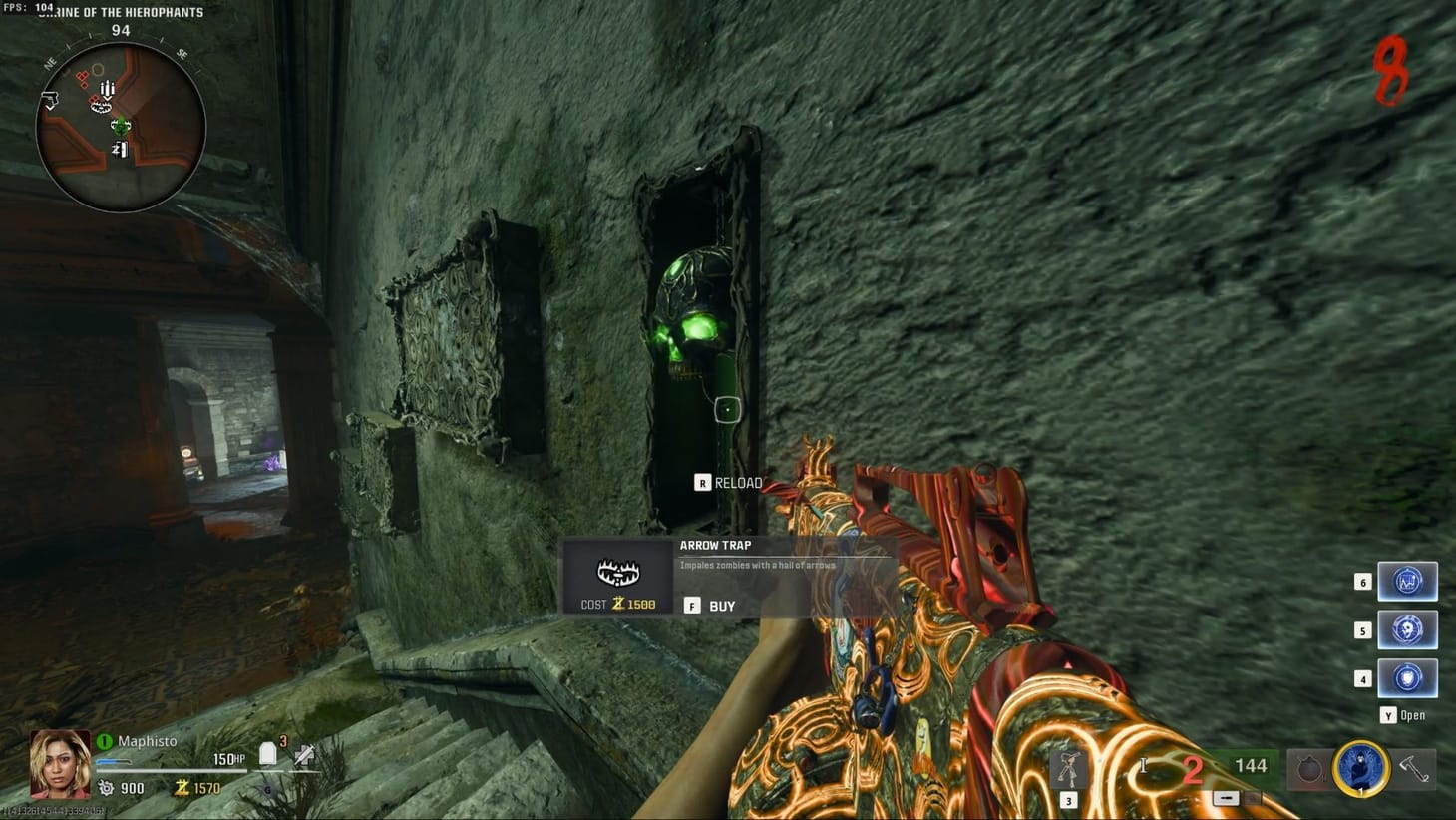The height and width of the screenshot is (820, 1456).
Task: Select the trap ability bound to 6
Action: pos(1407,582)
